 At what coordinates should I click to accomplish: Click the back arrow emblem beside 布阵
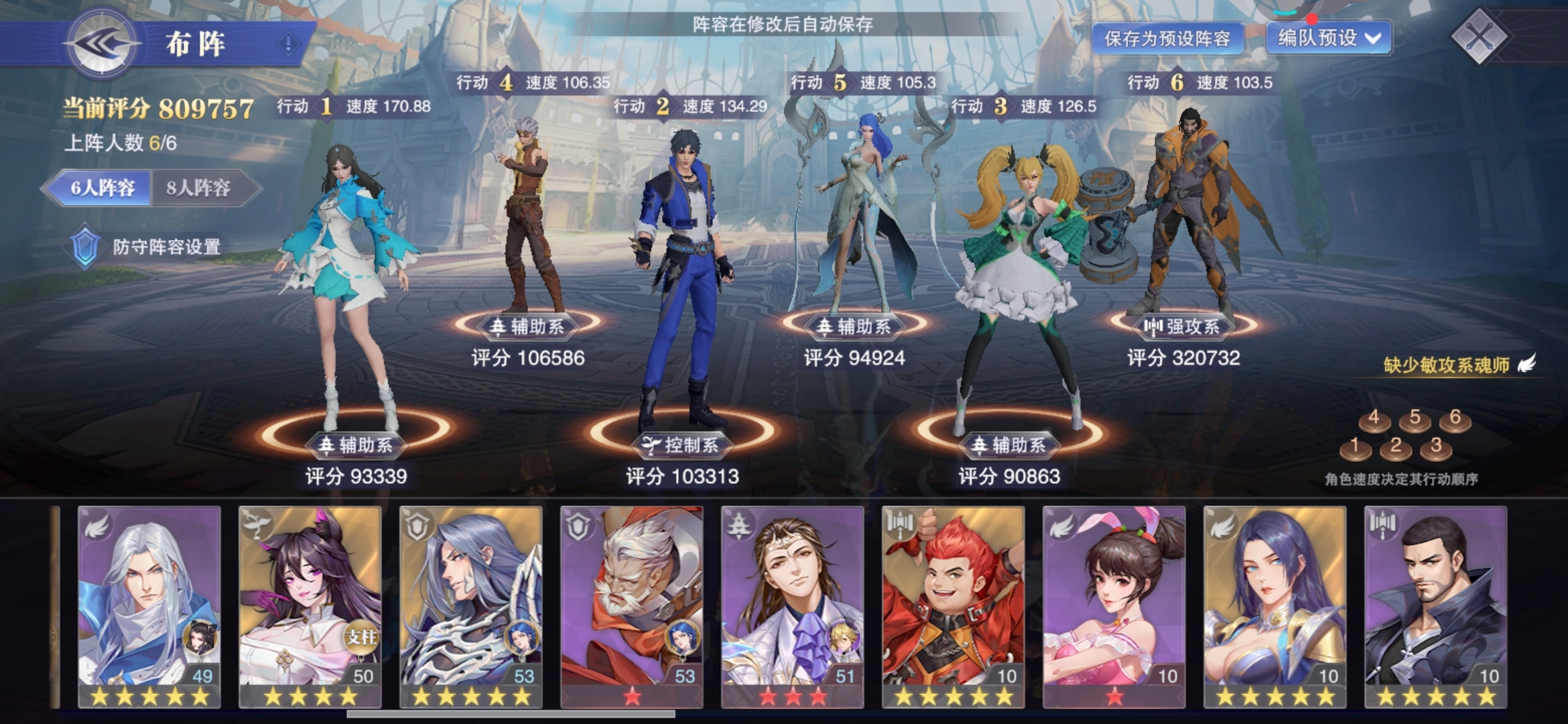pyautogui.click(x=102, y=44)
